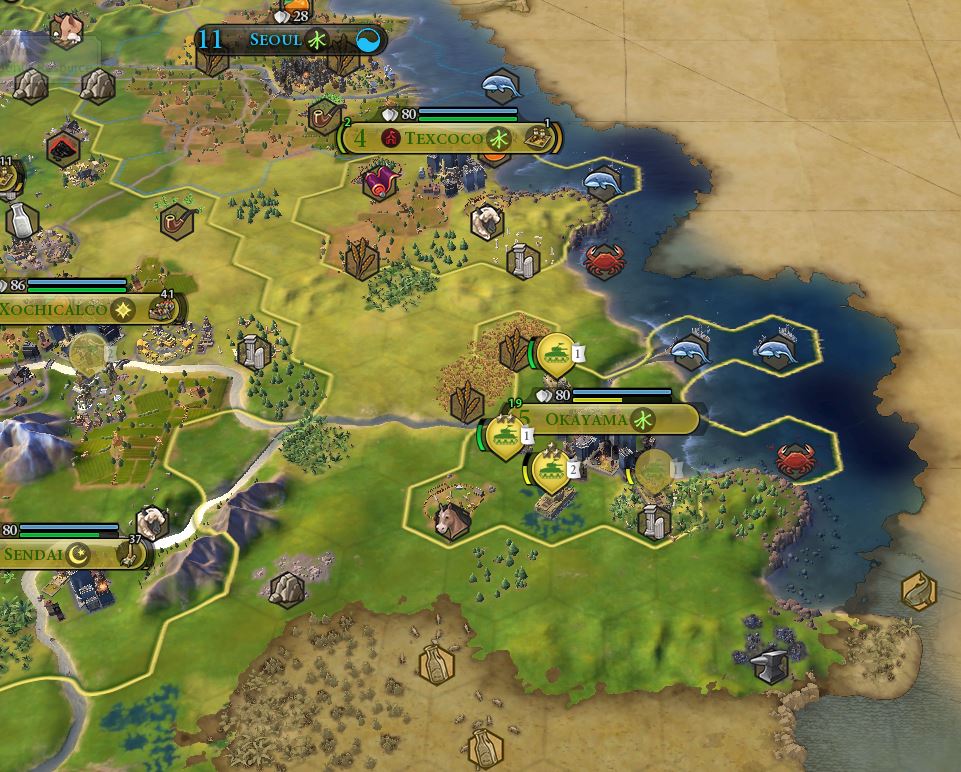Select the faded translucent tank unit flag

click(x=654, y=469)
